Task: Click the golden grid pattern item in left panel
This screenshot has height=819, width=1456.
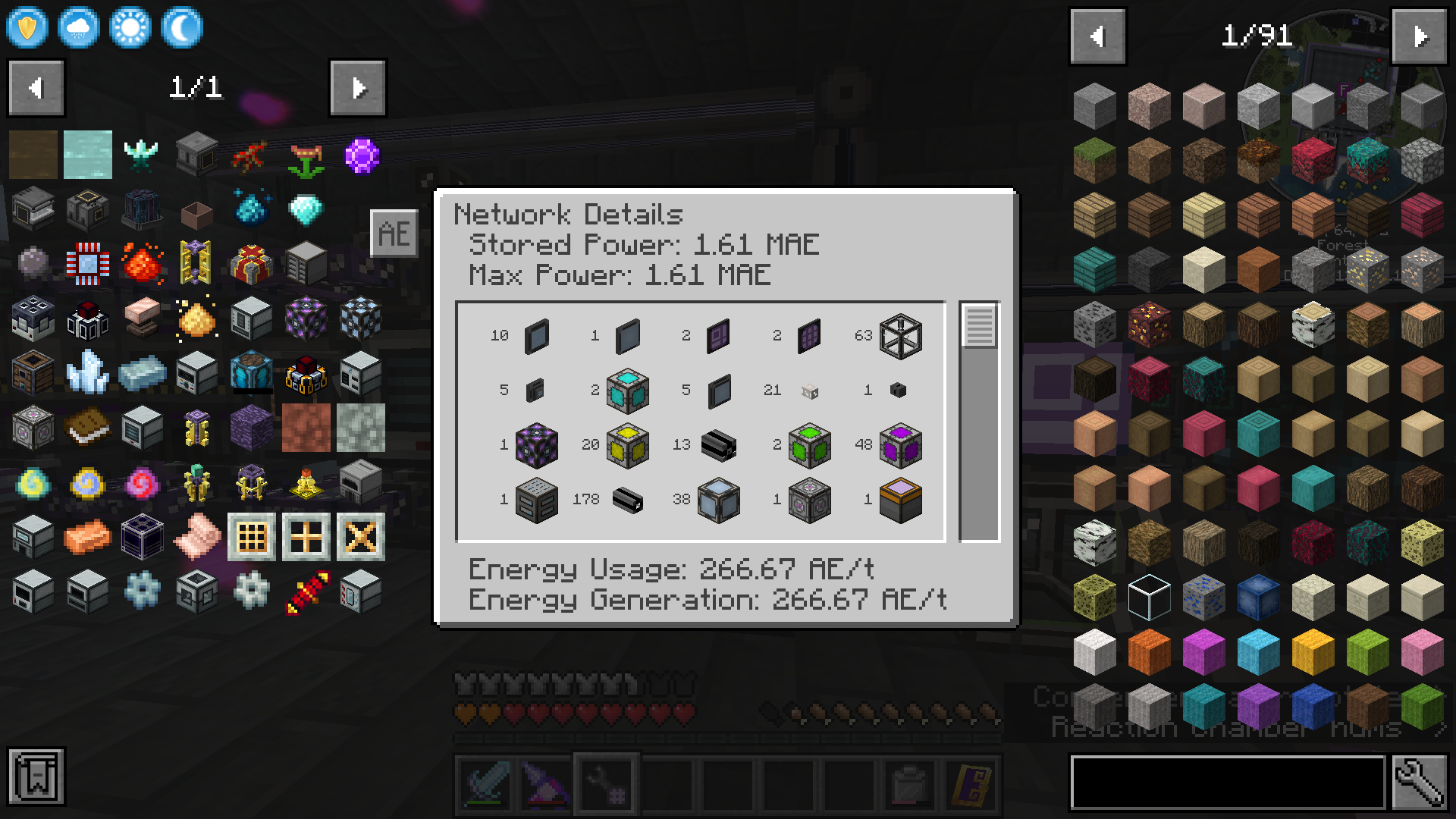Action: click(x=251, y=536)
